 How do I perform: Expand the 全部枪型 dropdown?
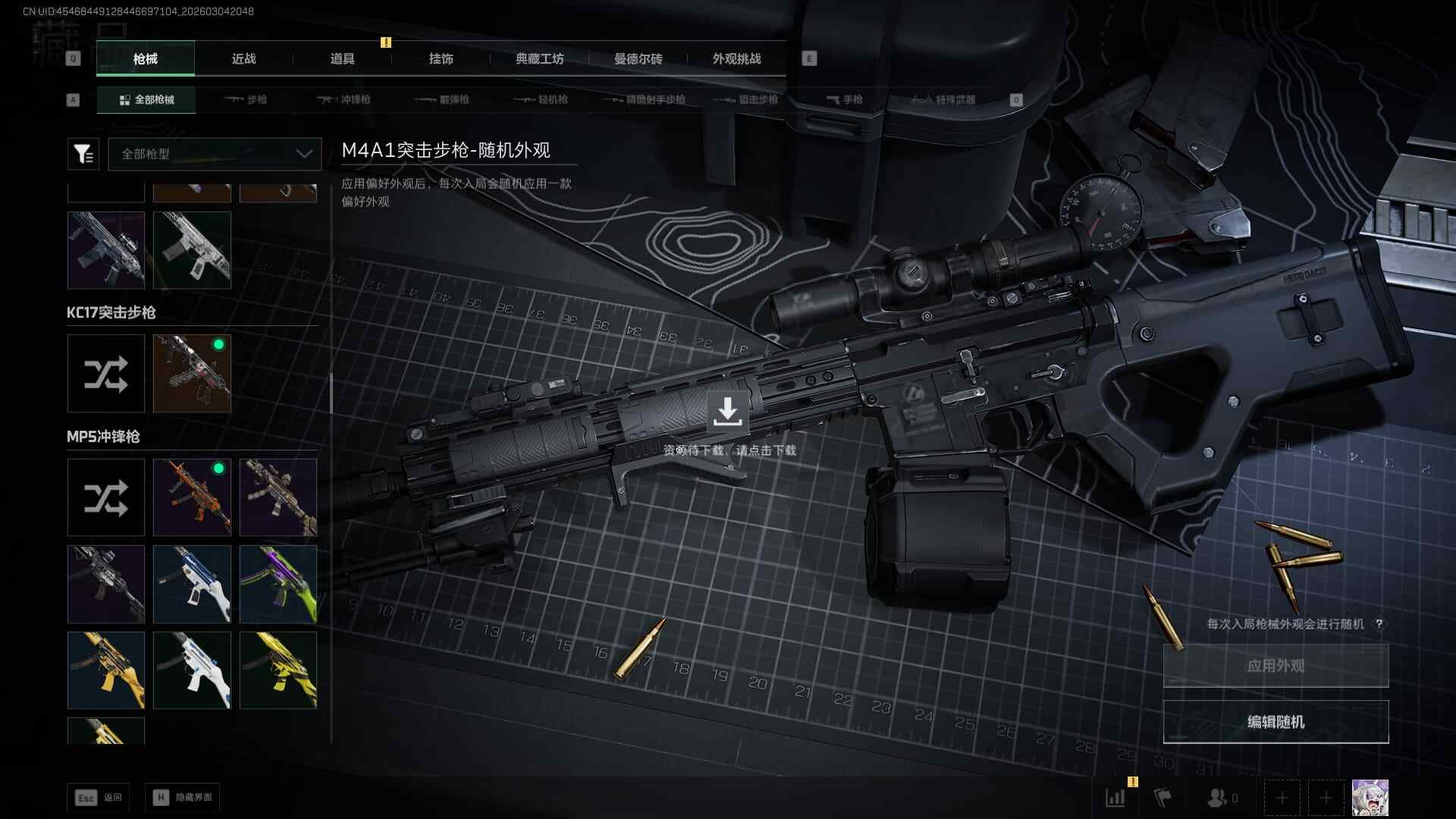[215, 154]
